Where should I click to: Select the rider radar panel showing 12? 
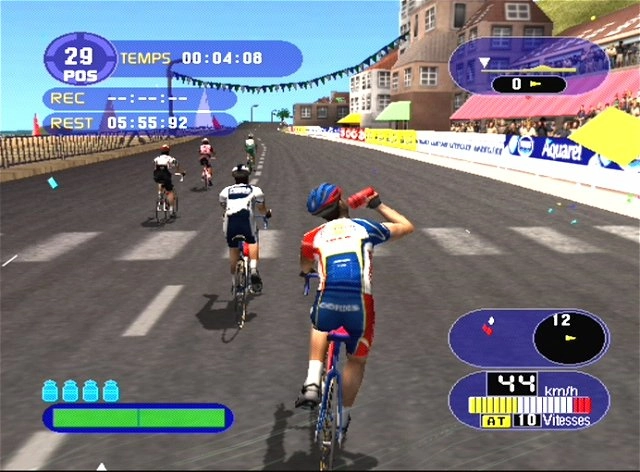point(528,337)
